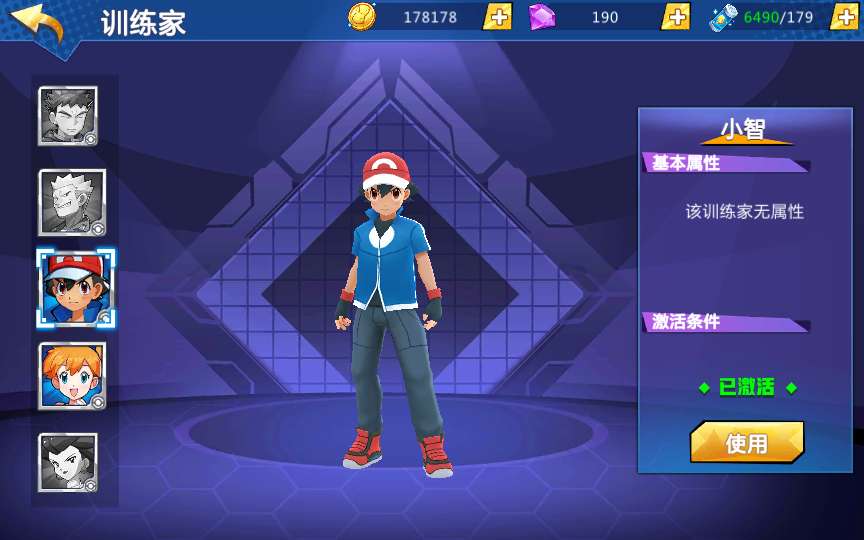The image size is (864, 540).
Task: Click the yellow 使用 button
Action: coord(746,443)
